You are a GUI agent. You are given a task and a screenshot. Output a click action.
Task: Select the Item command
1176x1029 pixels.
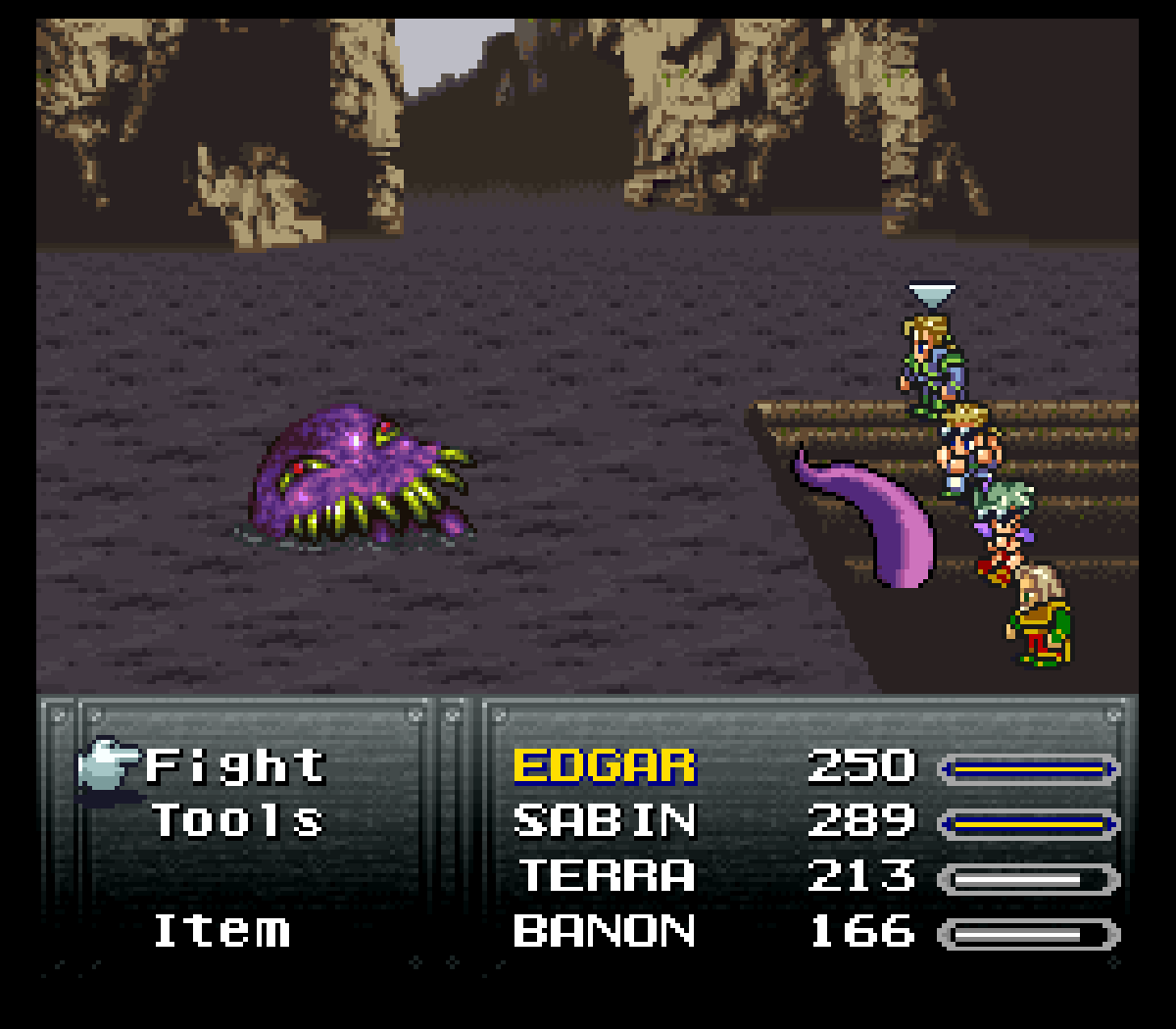click(222, 931)
